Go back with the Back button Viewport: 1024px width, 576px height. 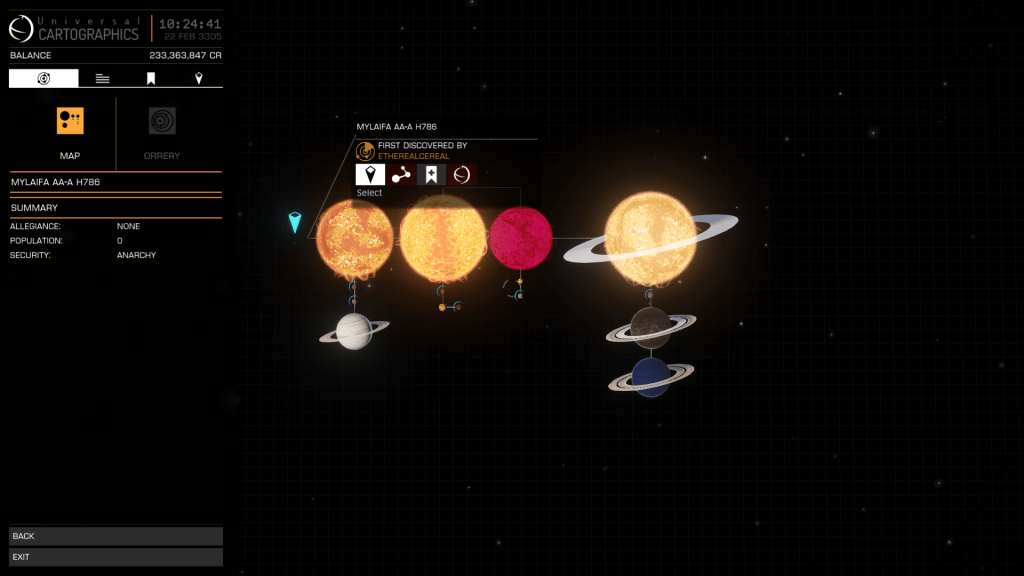click(115, 536)
